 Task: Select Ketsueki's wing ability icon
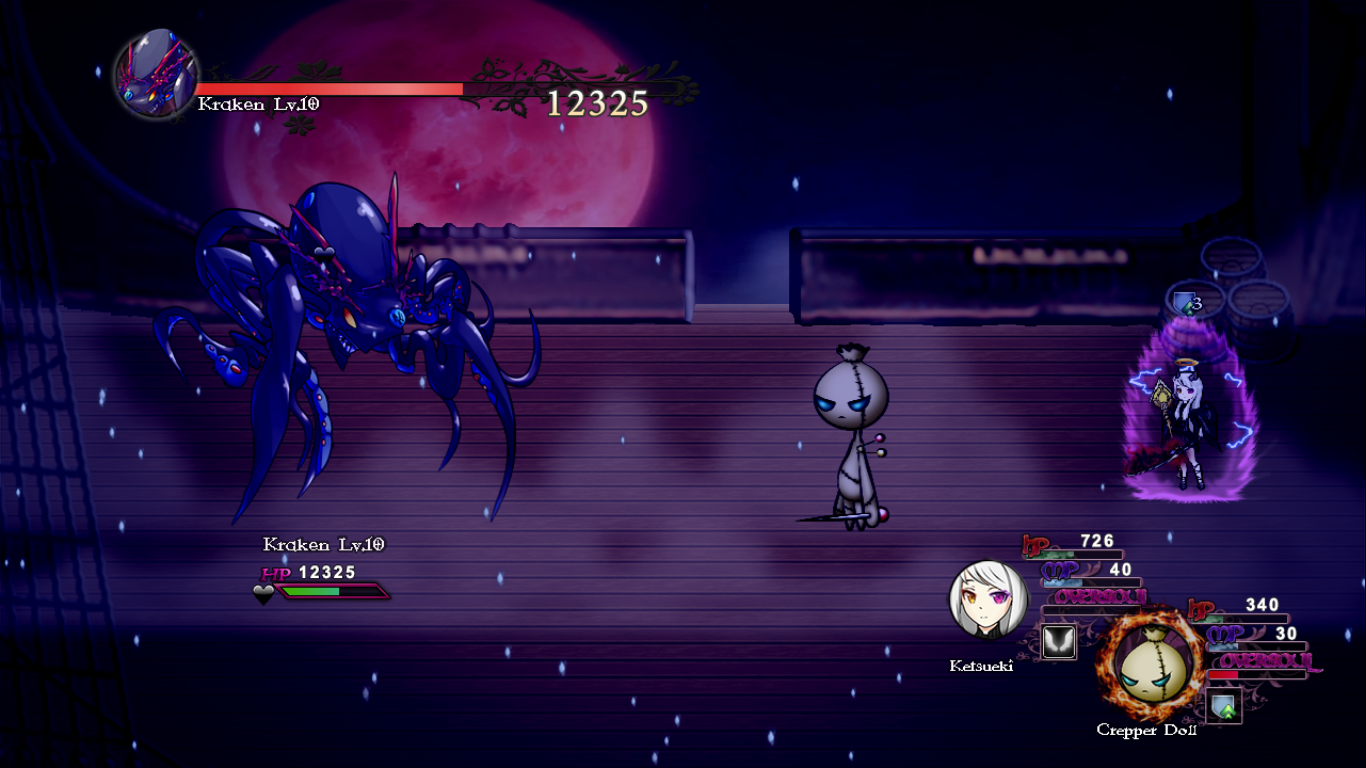[1059, 641]
